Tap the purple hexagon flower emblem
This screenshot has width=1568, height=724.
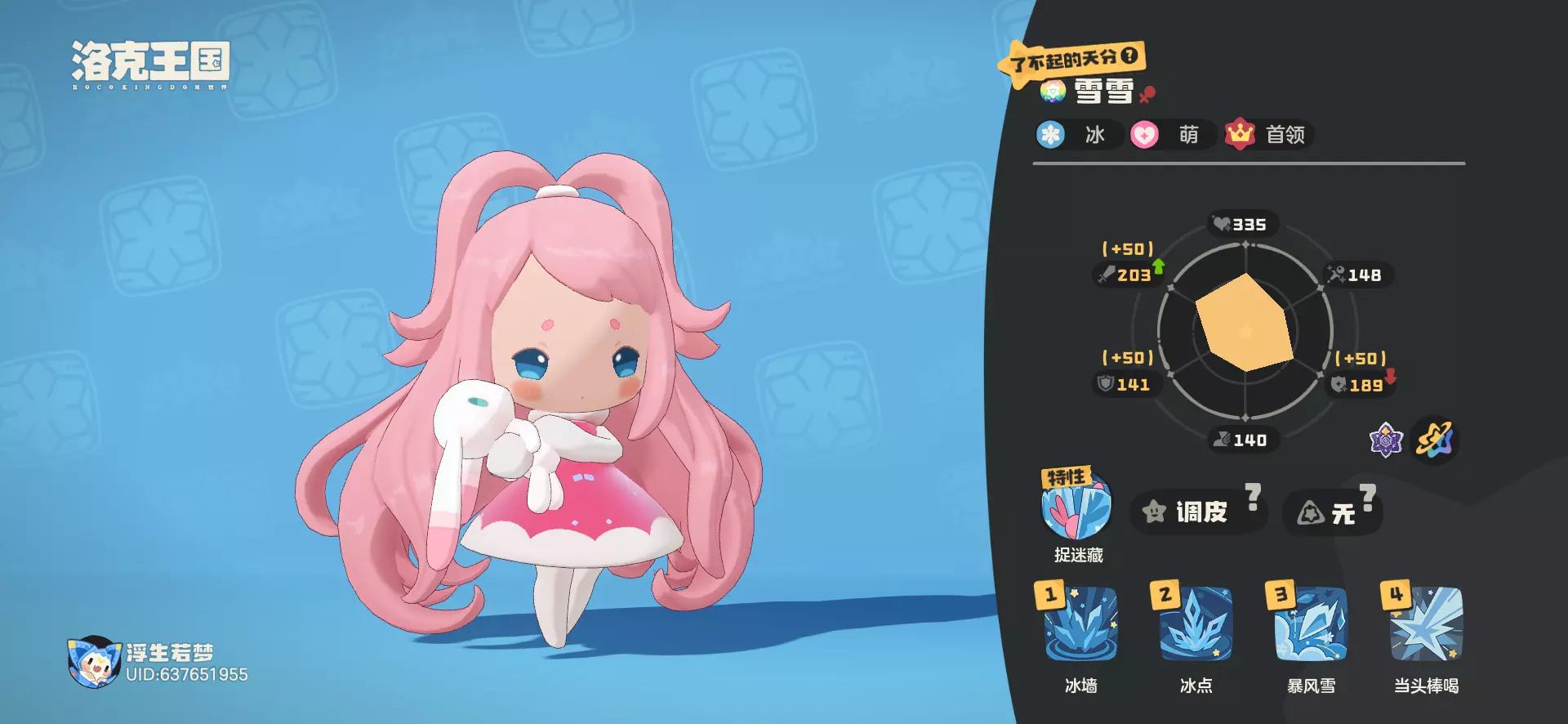1386,441
